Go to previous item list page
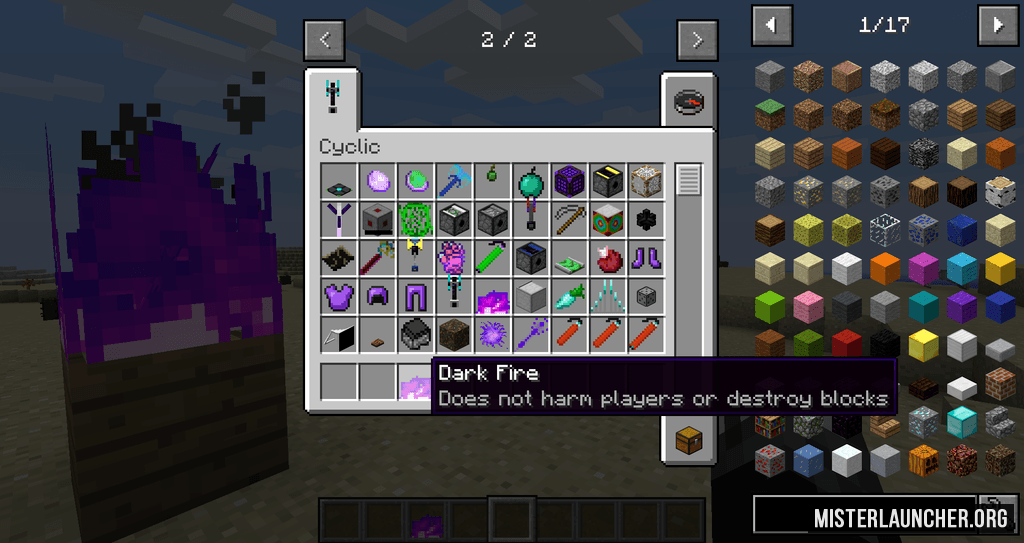The image size is (1024, 543). coord(772,25)
